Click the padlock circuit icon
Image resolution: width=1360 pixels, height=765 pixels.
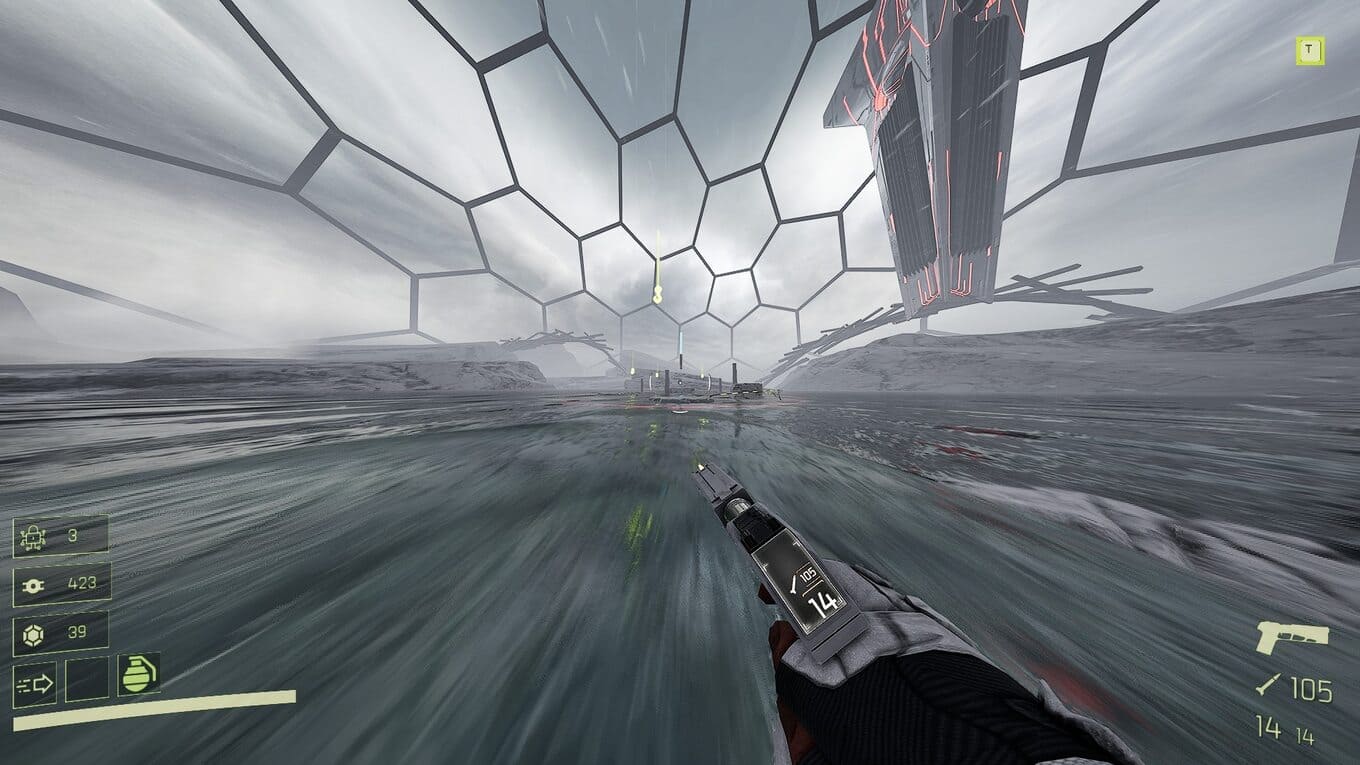(x=32, y=536)
